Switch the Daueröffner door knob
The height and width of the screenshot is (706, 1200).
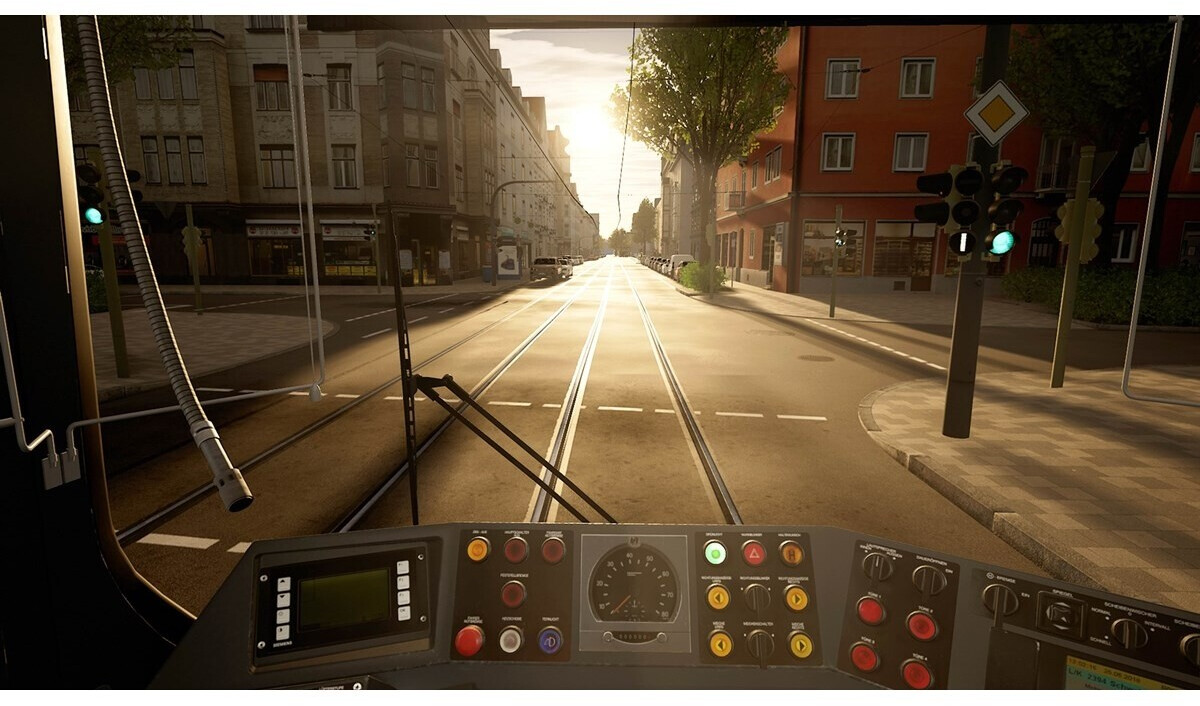coord(929,580)
